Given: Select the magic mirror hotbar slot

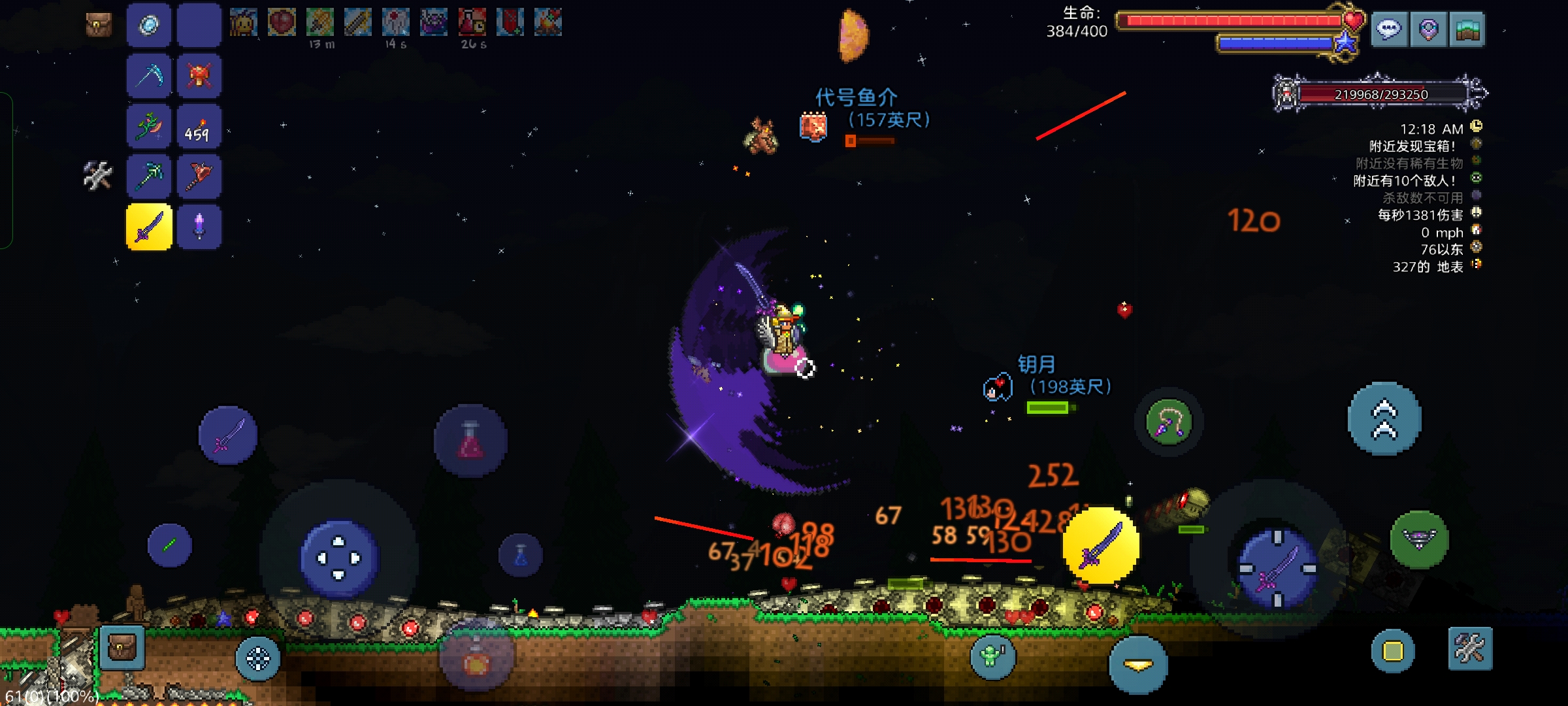Looking at the screenshot, I should tap(149, 26).
